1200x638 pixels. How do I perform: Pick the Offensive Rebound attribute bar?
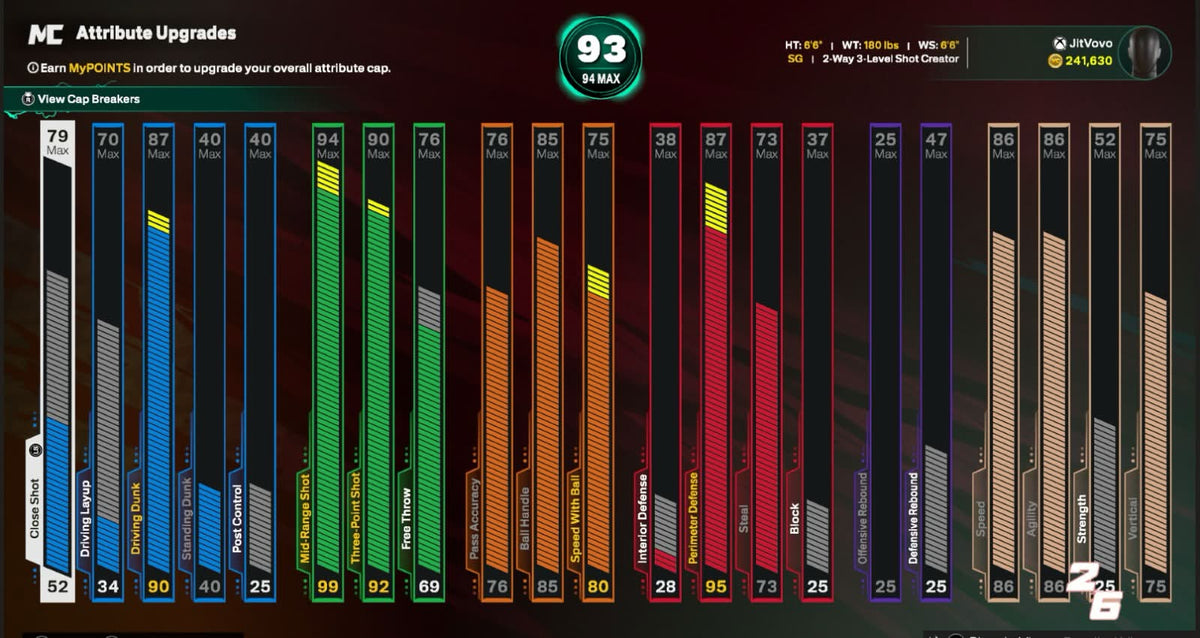coord(885,360)
